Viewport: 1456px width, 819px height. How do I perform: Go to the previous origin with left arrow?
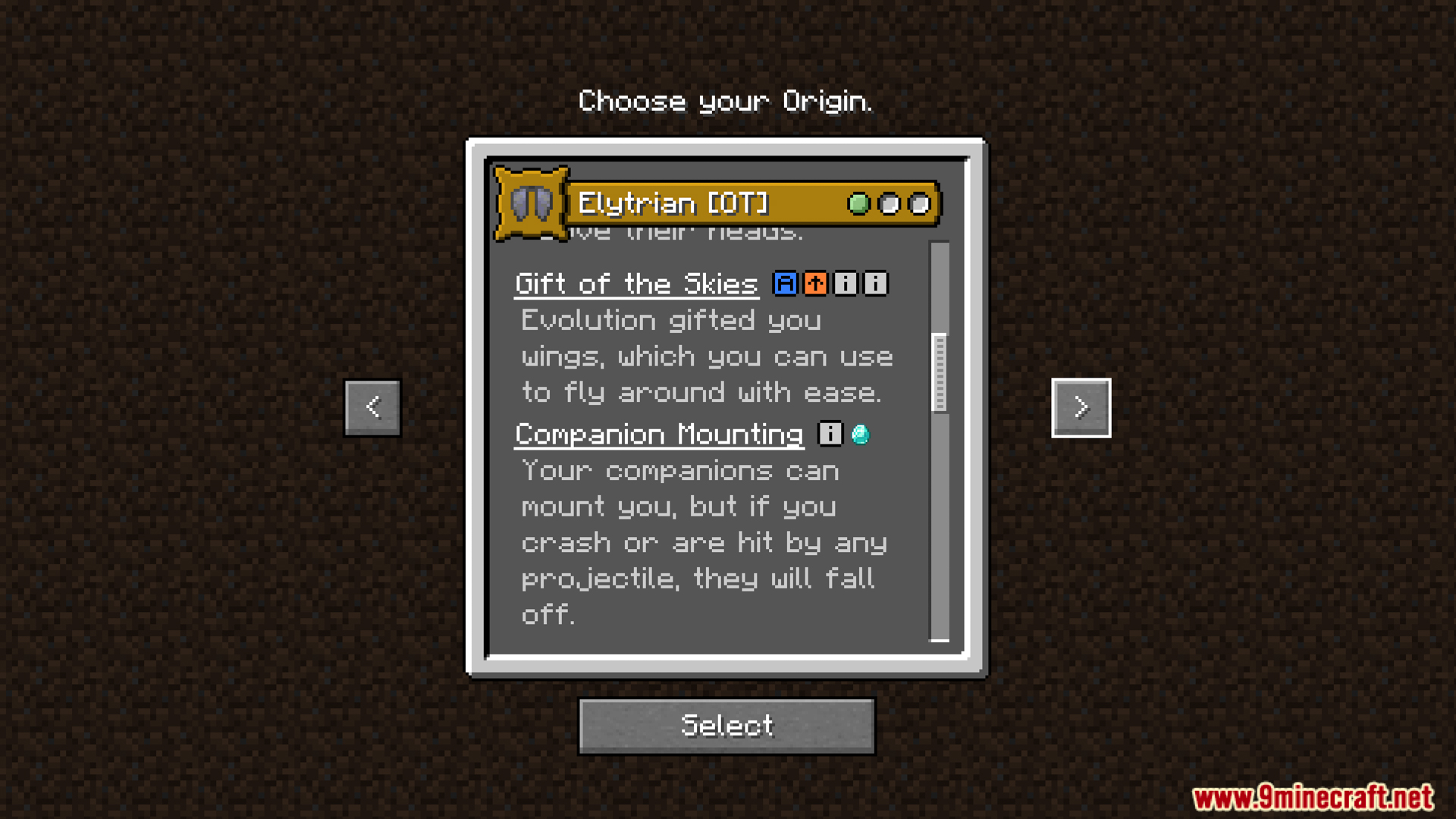pos(372,408)
